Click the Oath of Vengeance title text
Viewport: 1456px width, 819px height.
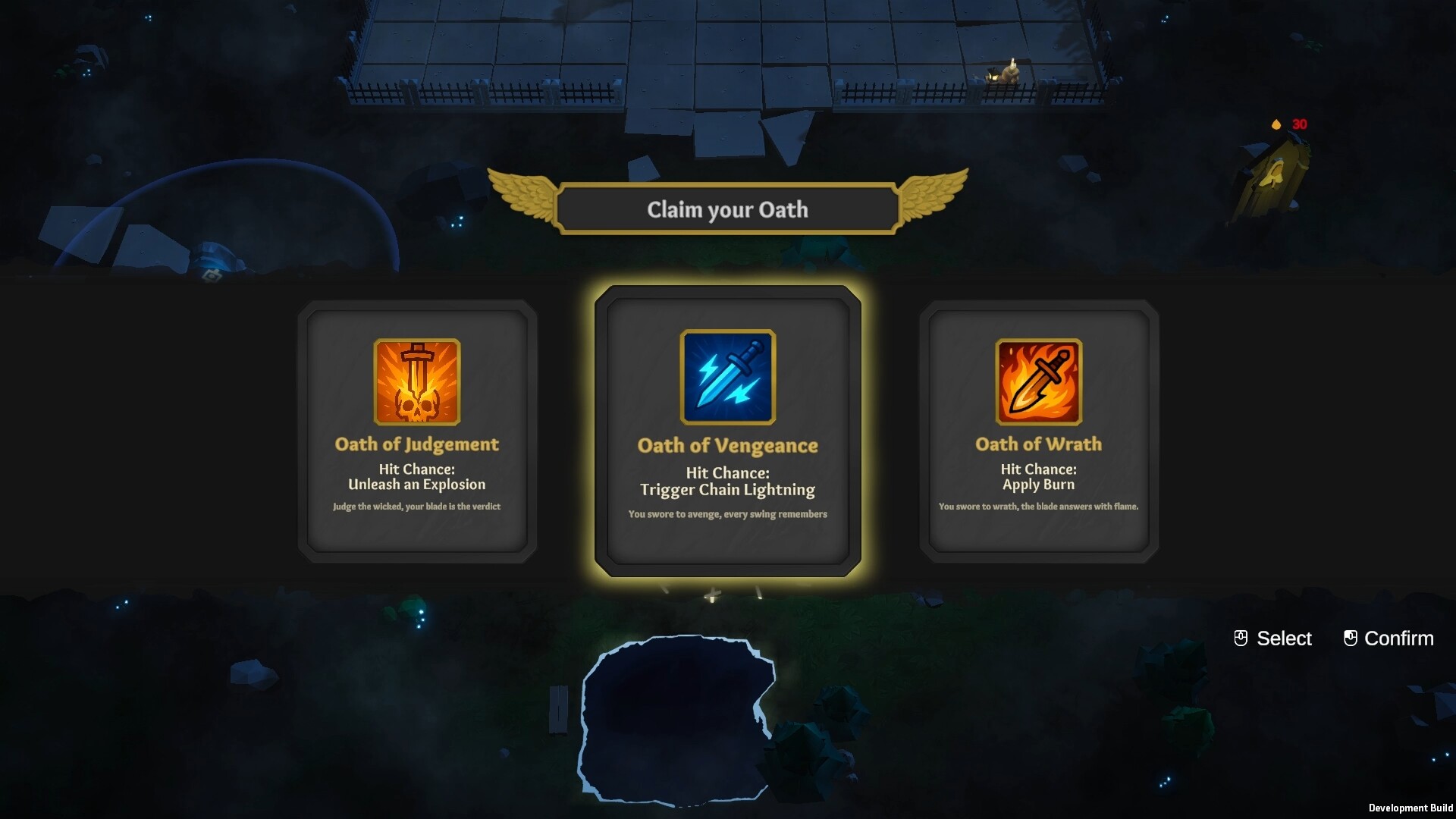(x=727, y=446)
